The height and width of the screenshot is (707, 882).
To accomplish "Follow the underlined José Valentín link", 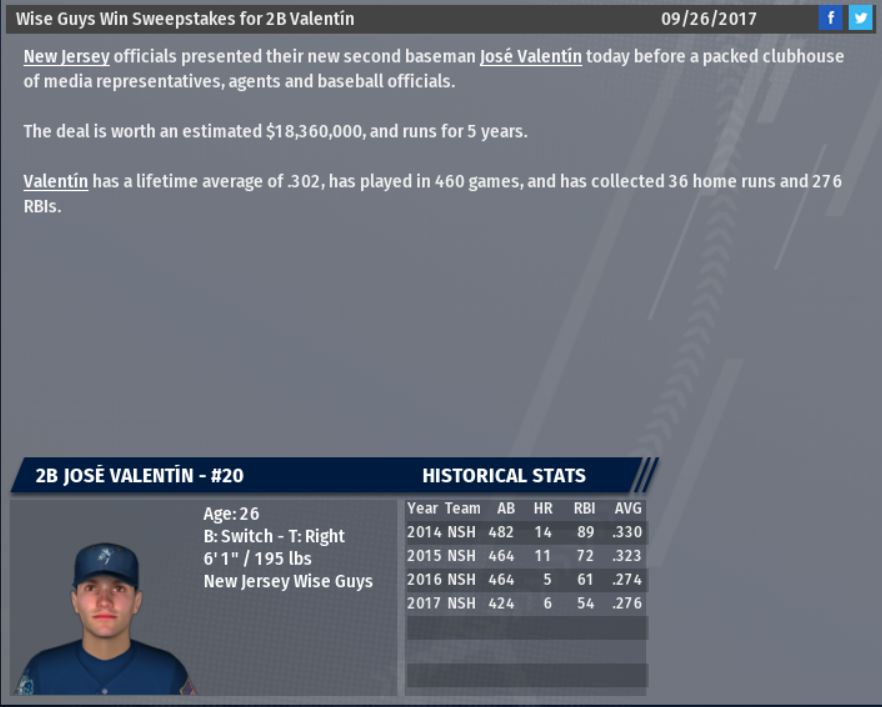I will pyautogui.click(x=530, y=57).
